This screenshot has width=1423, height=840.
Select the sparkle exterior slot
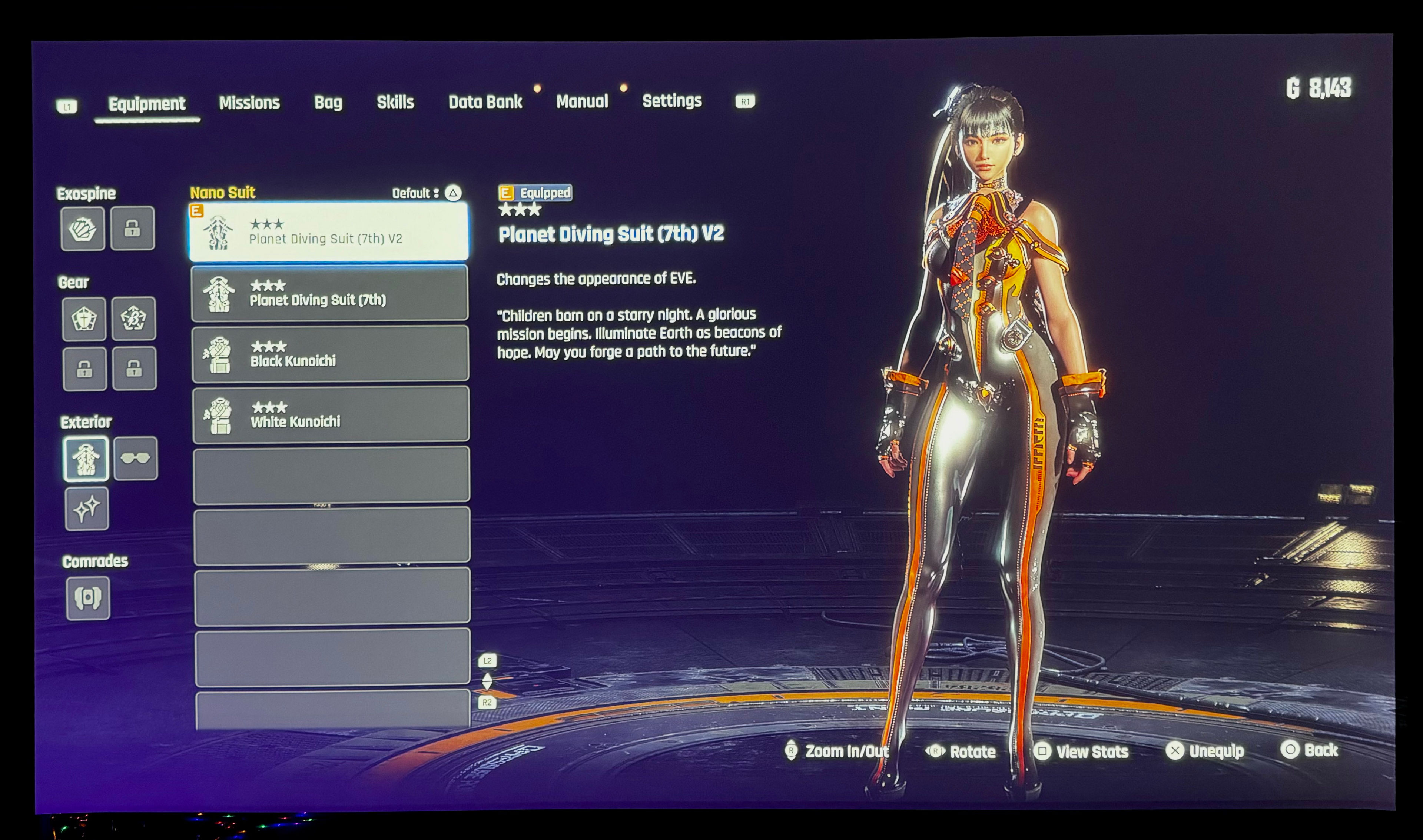[87, 509]
